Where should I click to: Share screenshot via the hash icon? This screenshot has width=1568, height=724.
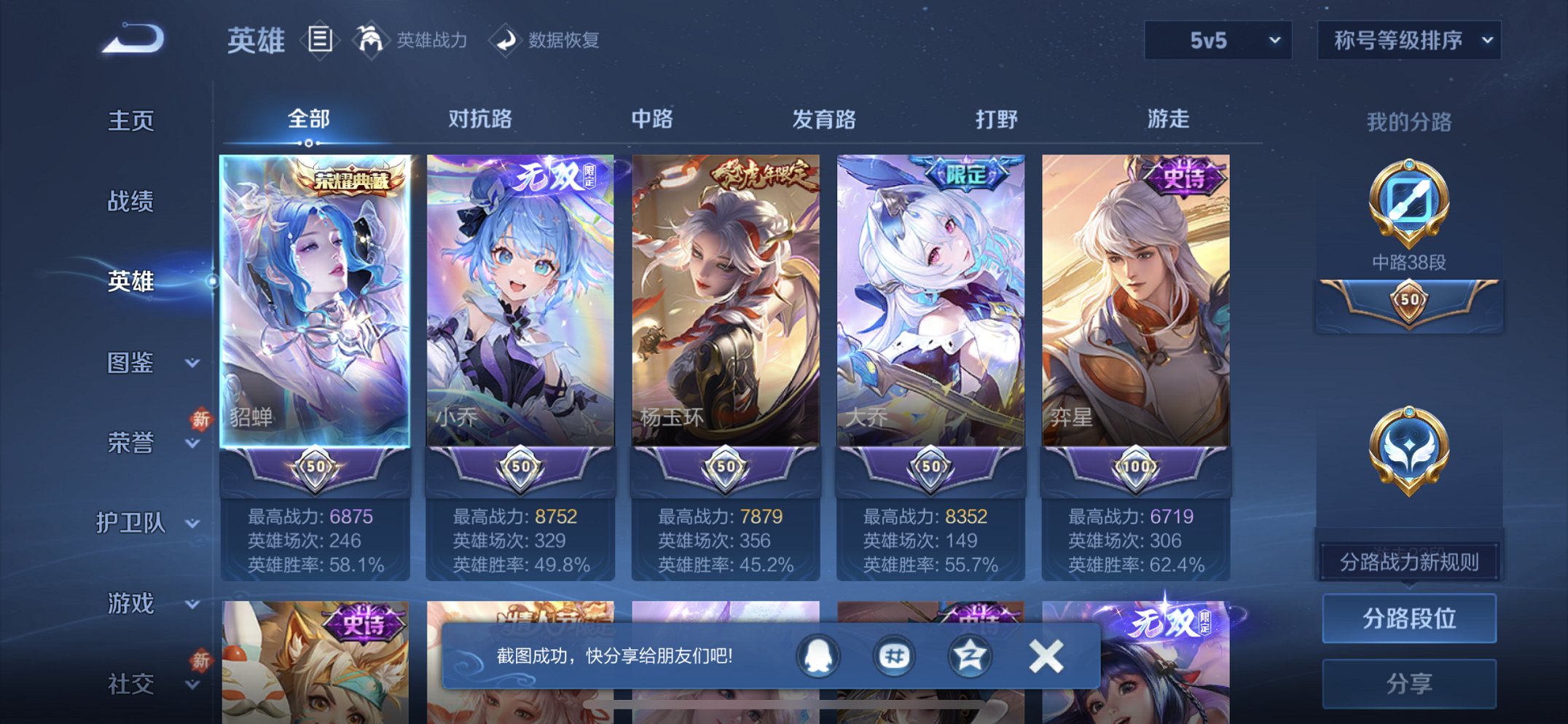tap(894, 655)
